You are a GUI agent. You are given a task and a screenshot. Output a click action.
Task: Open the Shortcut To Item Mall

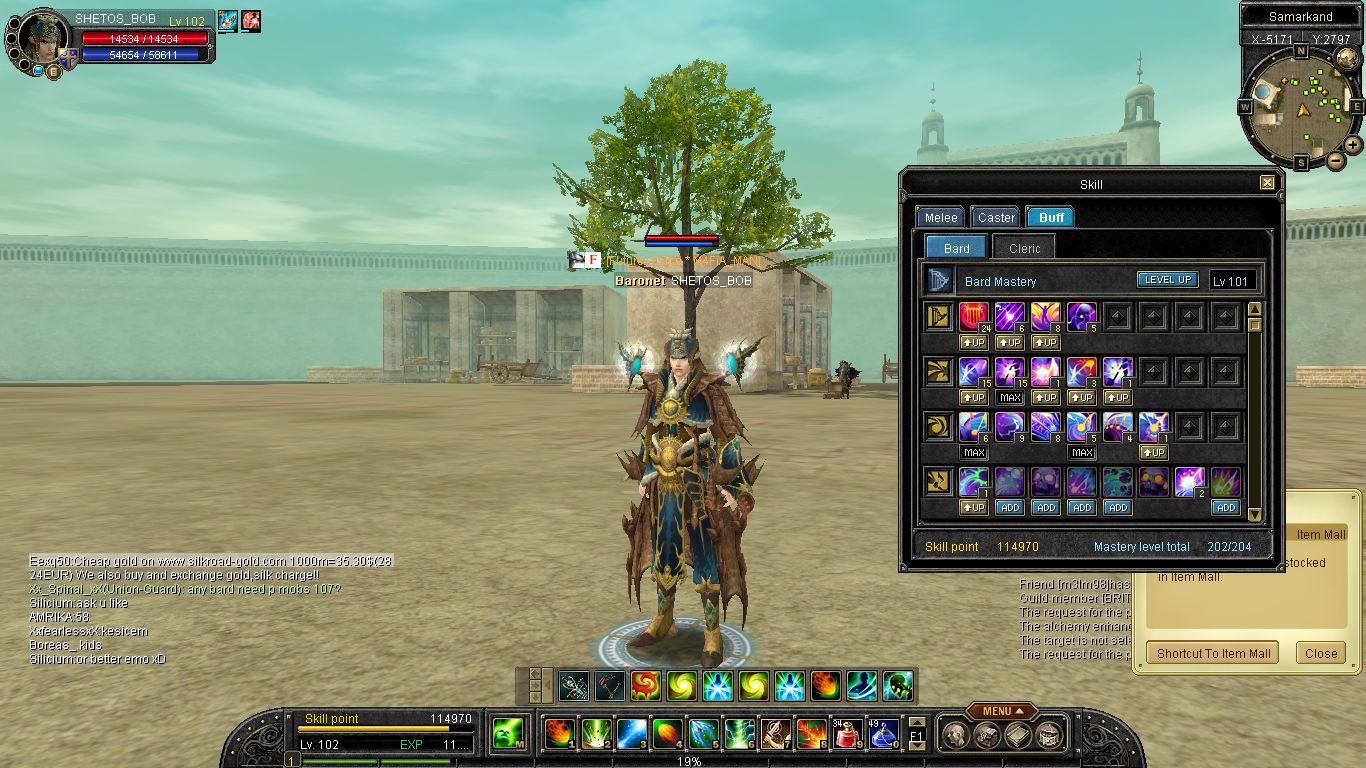1213,653
